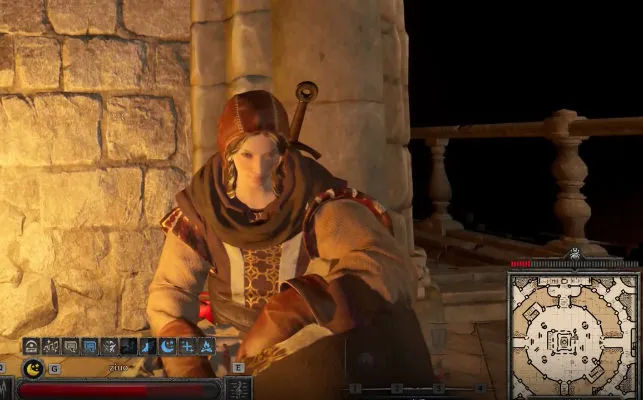Screen dimensions: 643x400
Task: Choose the blue sparkle cross icon
Action: (186, 346)
